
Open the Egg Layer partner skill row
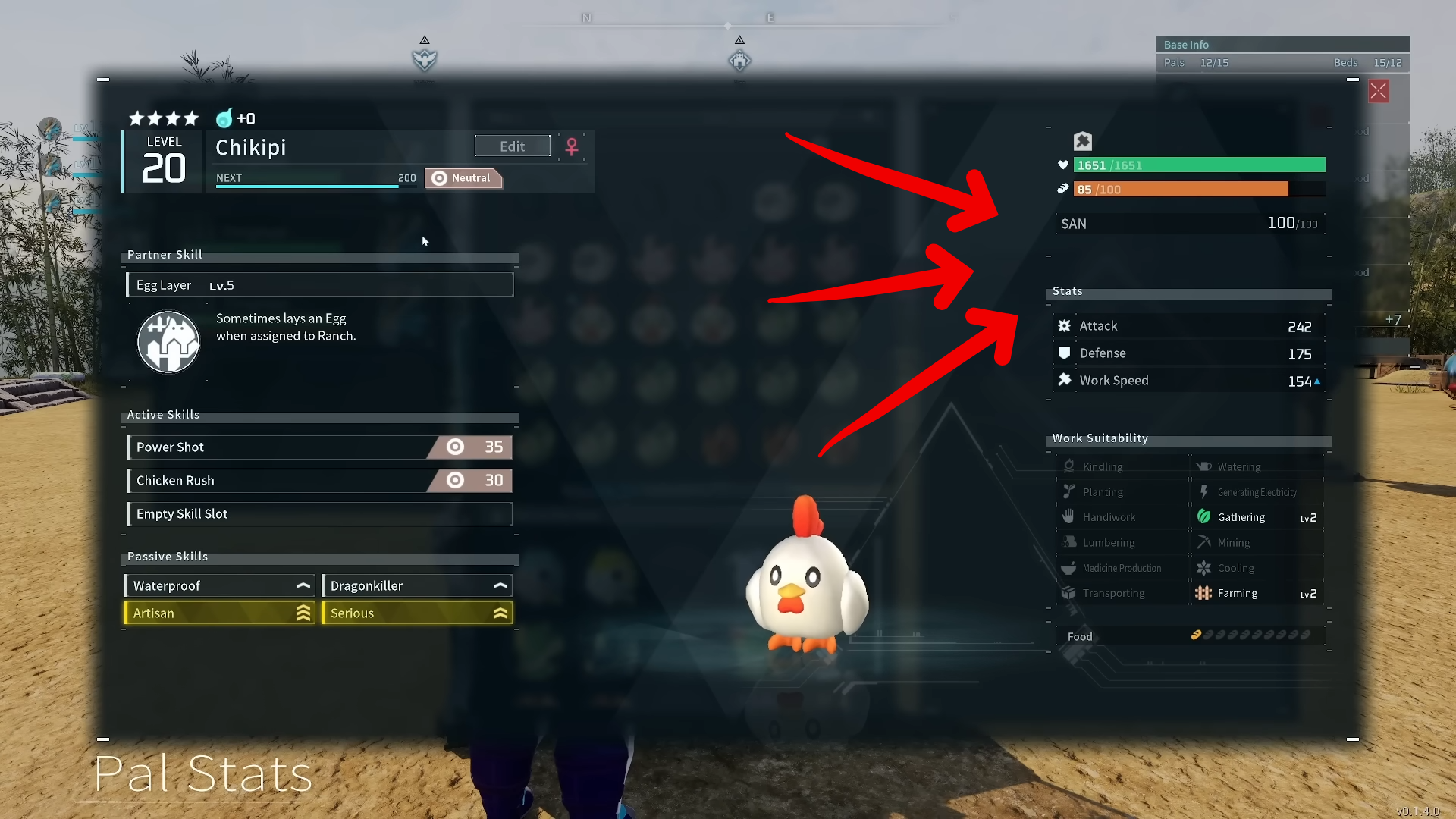coord(319,285)
